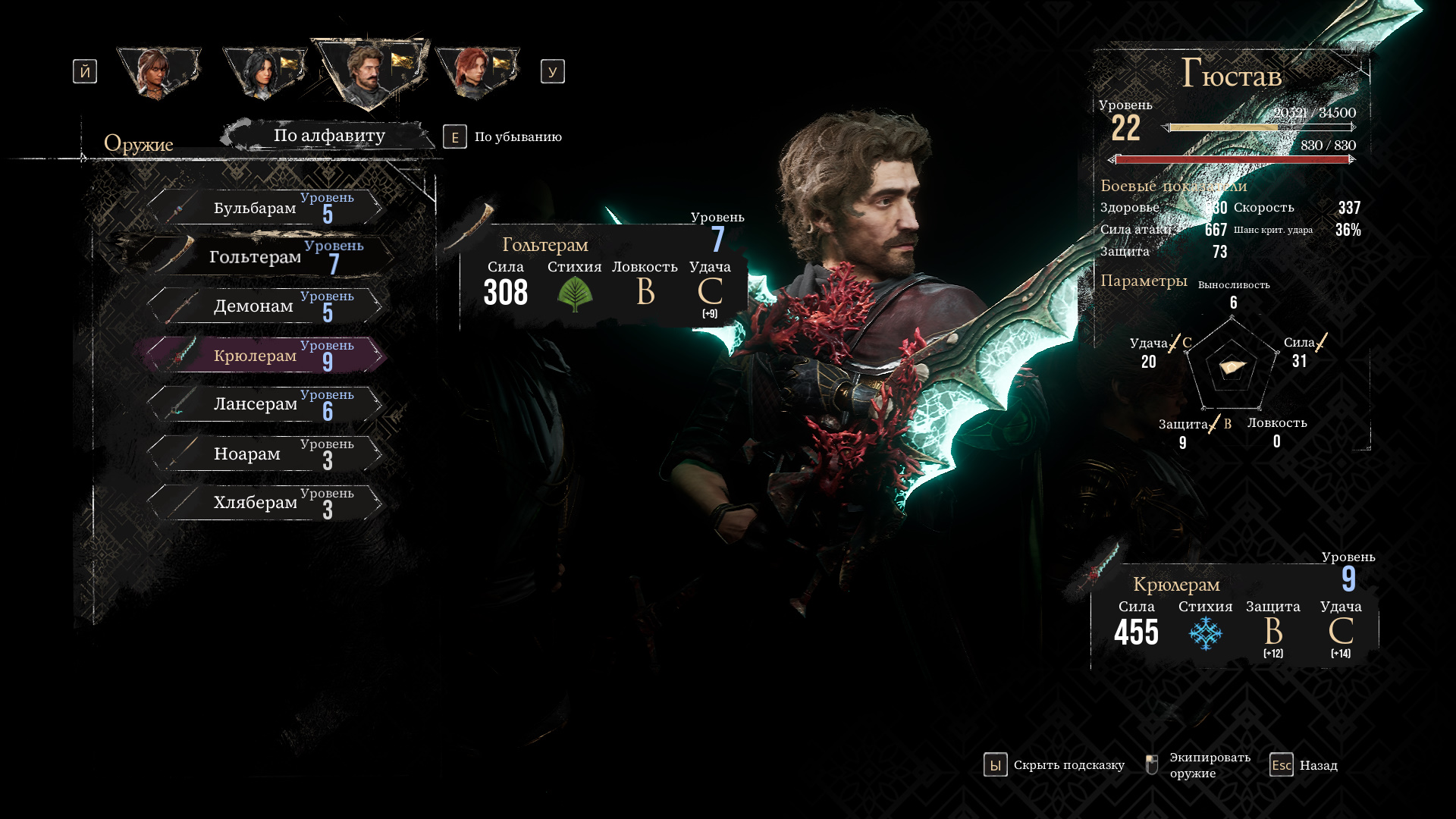Select Gustave's bearded portrait tab
The image size is (1456, 819).
coord(369,72)
